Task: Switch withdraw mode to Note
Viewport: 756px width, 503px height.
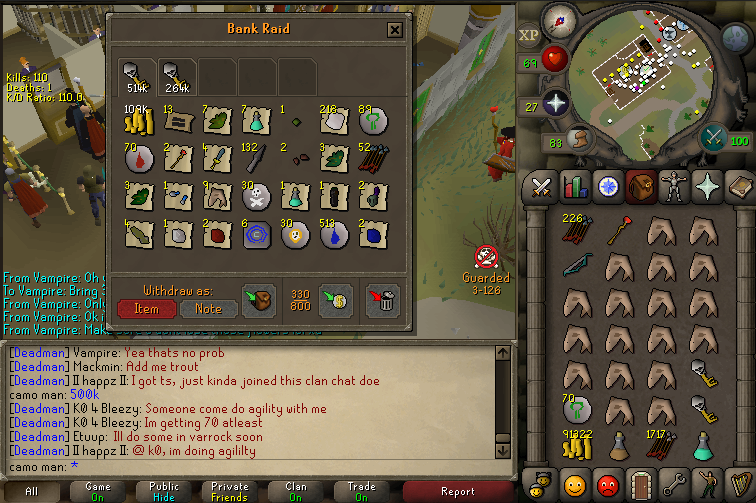Action: [x=208, y=309]
